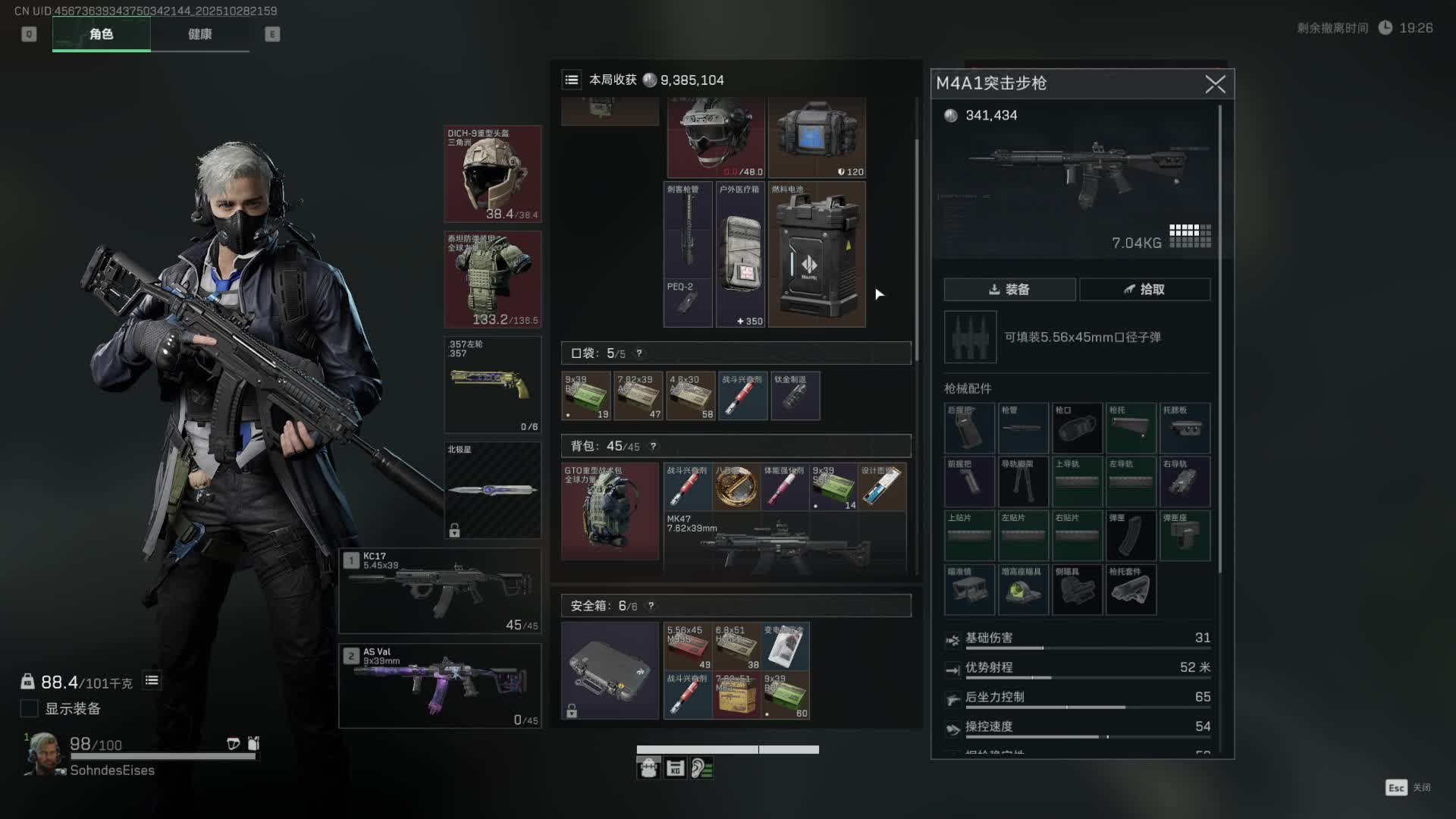This screenshot has height=819, width=1456.
Task: Click the 燃料电池 fuel cell item
Action: [817, 254]
